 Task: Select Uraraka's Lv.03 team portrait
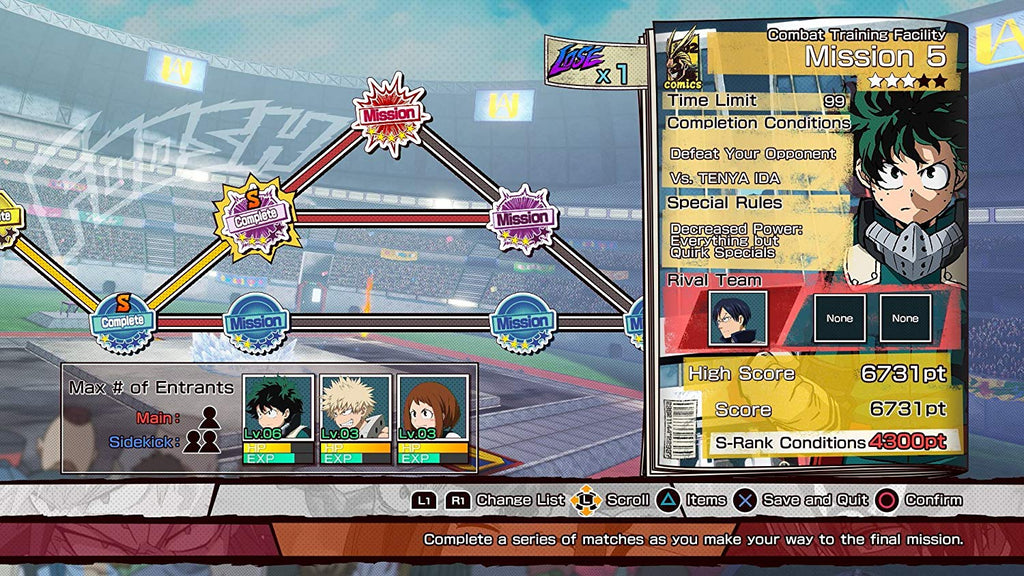pos(432,418)
